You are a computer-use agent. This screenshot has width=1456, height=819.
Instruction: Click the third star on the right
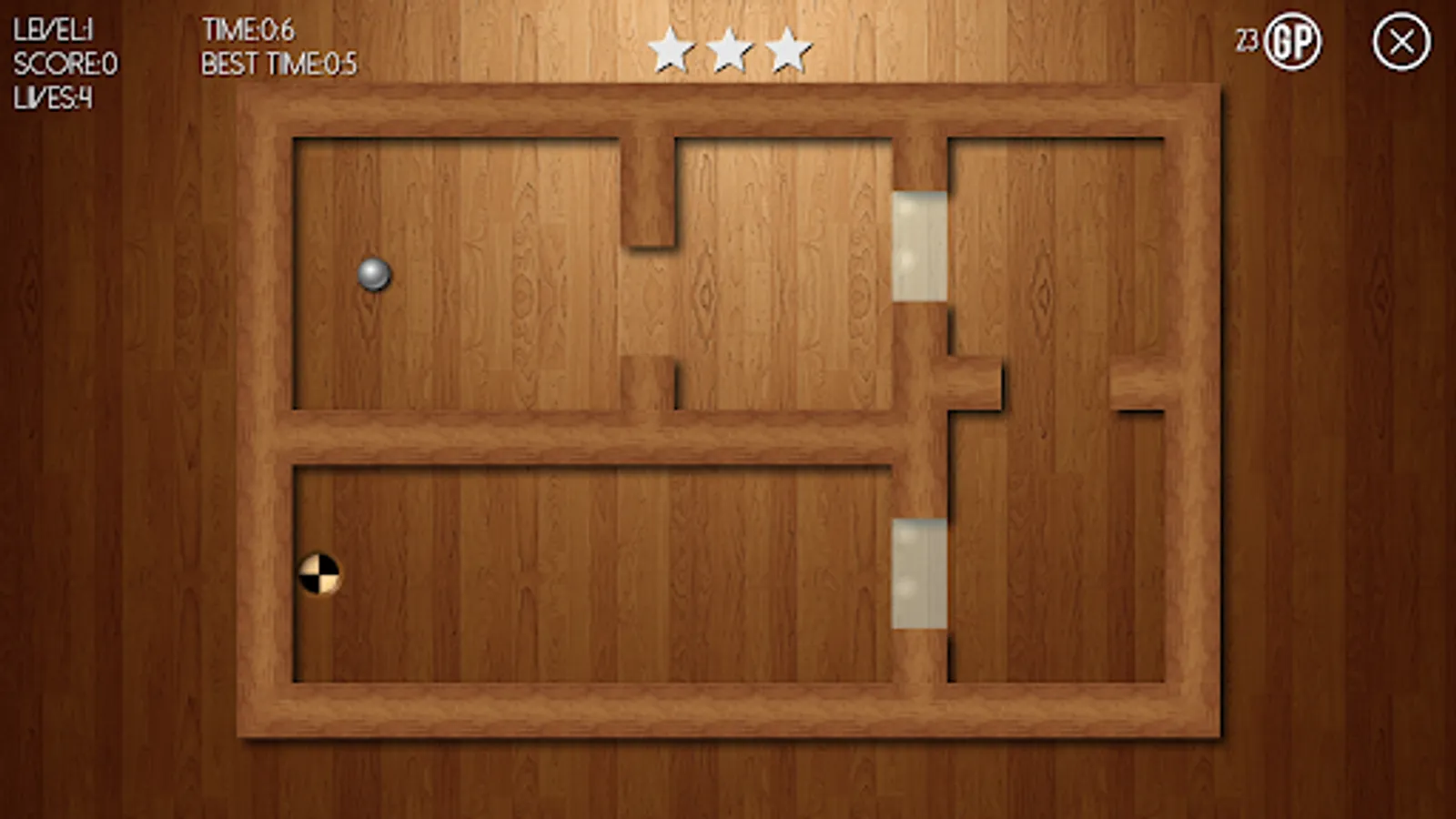790,50
